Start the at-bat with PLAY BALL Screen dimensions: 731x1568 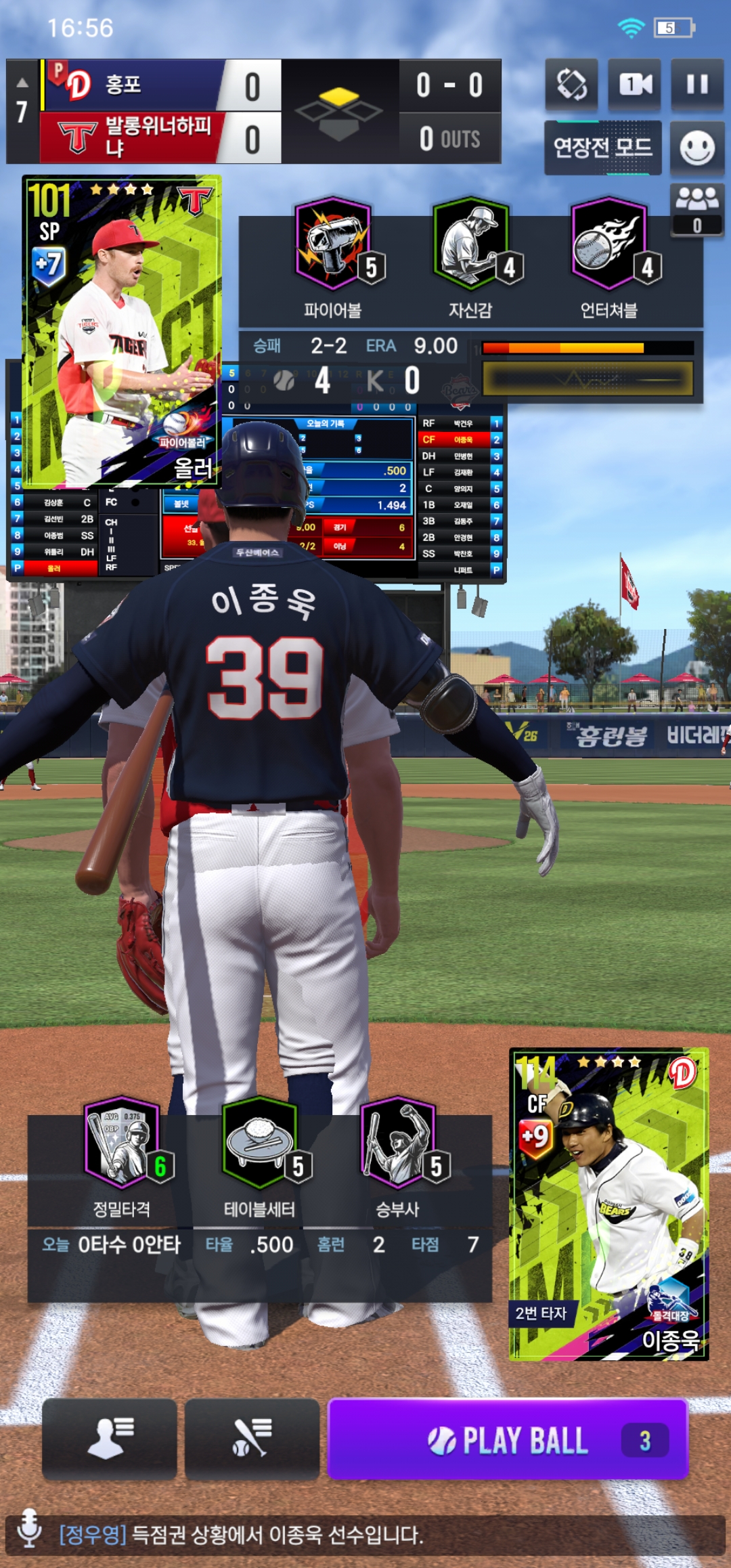[508, 1439]
